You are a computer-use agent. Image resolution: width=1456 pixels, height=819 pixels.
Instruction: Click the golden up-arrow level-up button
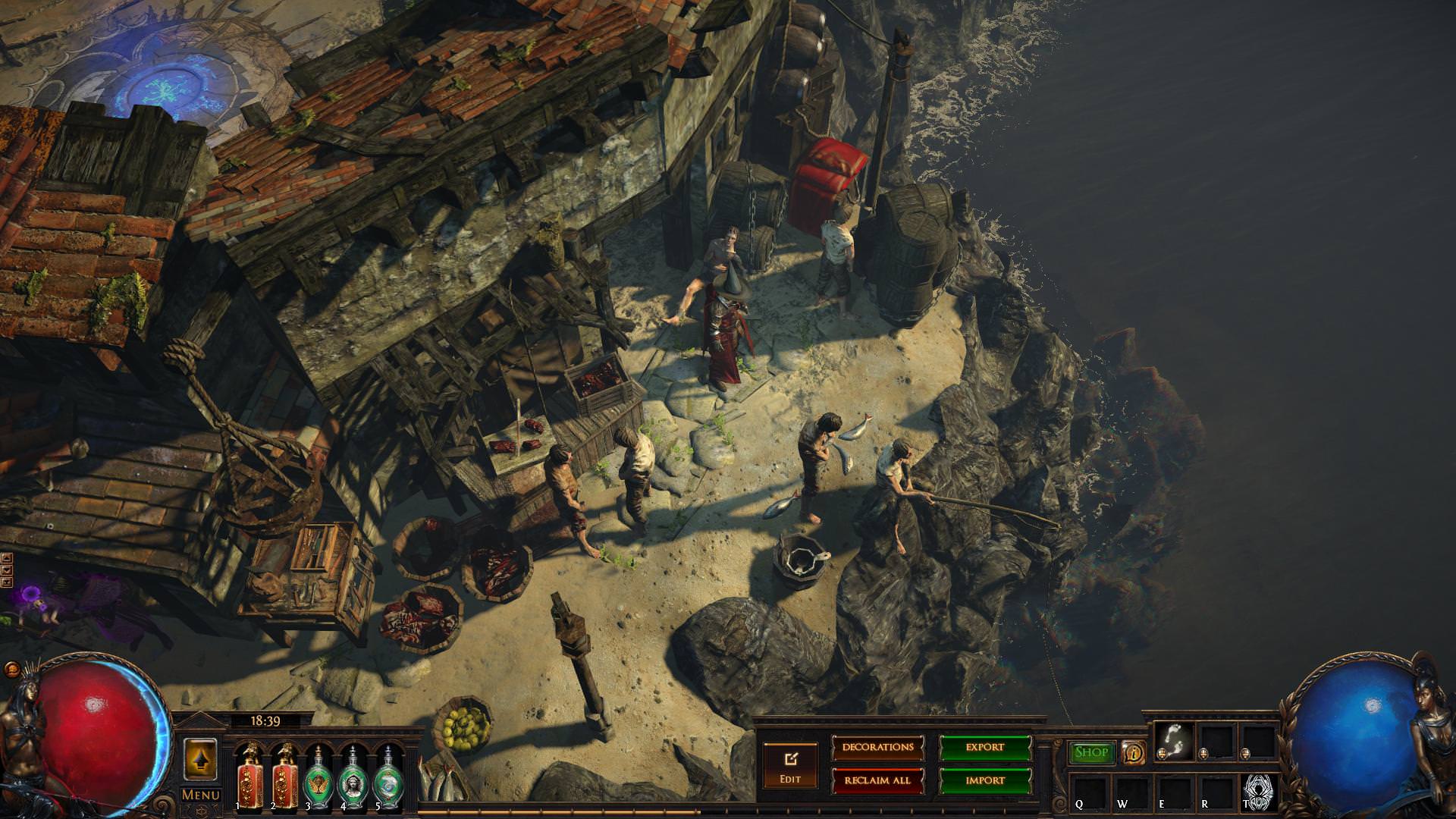(x=200, y=758)
